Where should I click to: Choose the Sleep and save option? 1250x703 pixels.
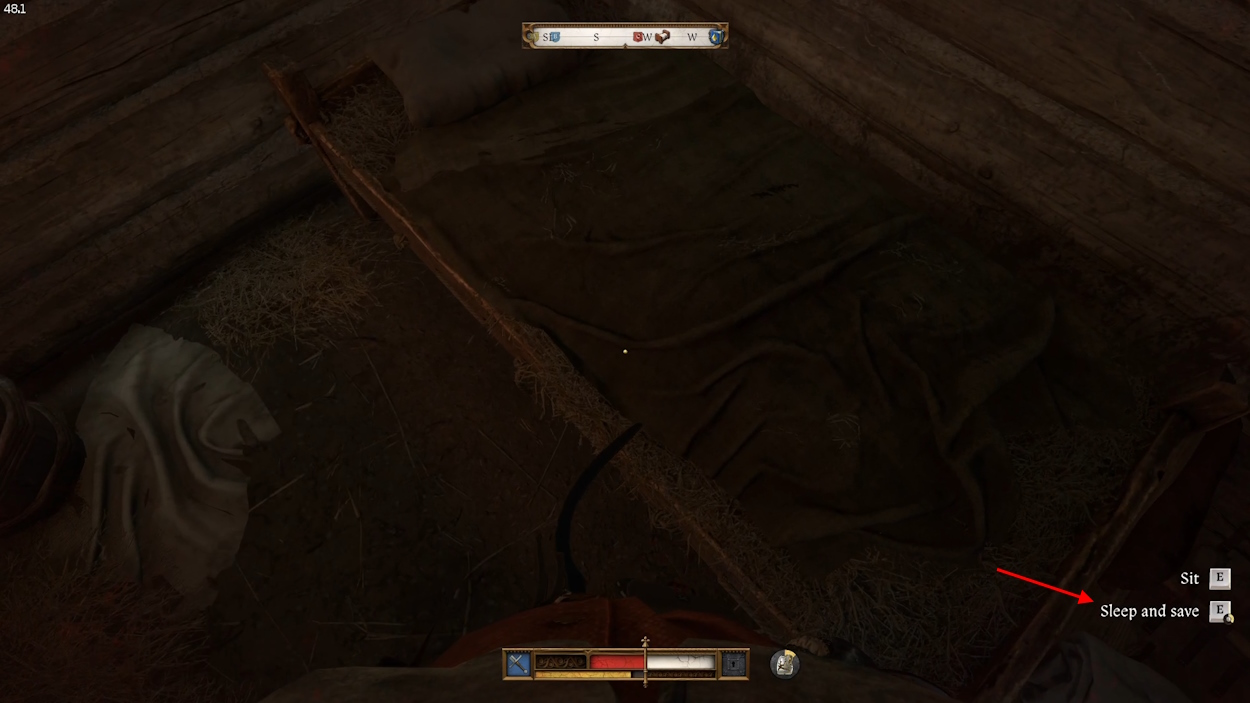coord(1149,611)
